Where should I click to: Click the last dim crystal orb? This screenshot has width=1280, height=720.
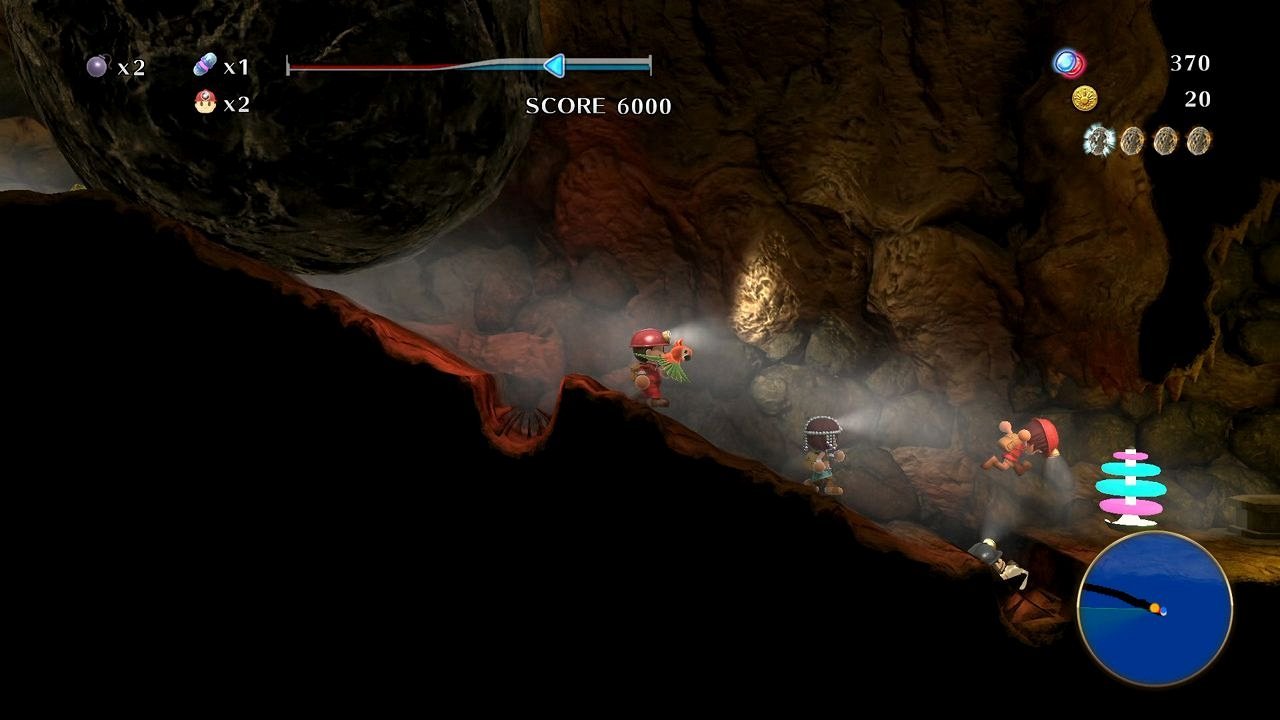point(1197,141)
